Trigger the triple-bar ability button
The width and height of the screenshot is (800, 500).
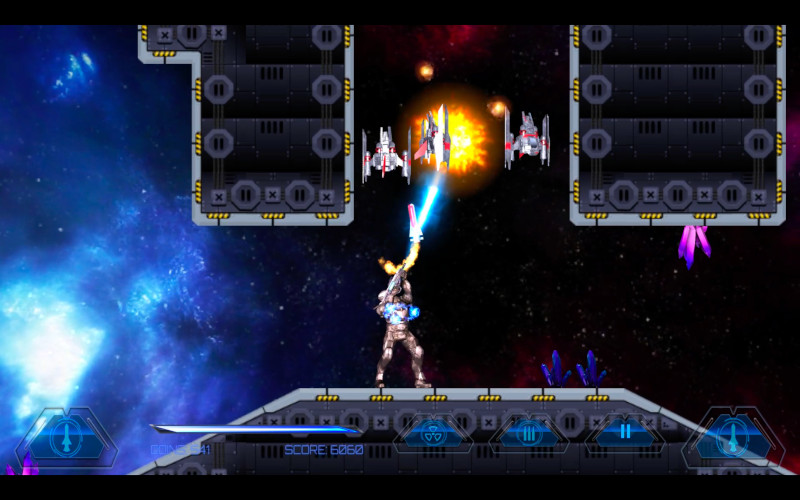point(528,433)
